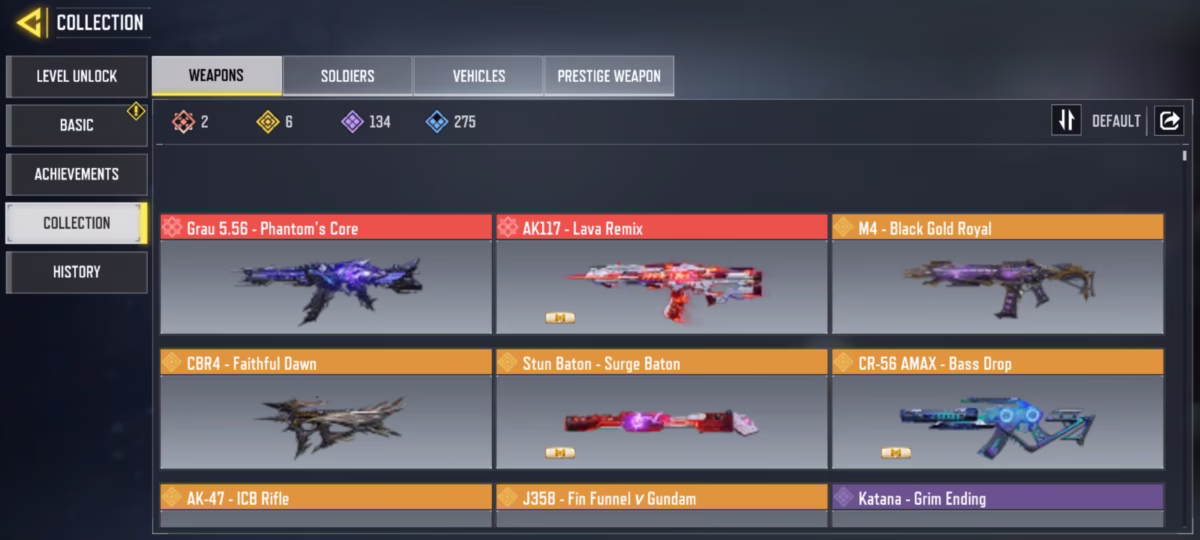Switch to the Vehicles tab

[x=478, y=76]
